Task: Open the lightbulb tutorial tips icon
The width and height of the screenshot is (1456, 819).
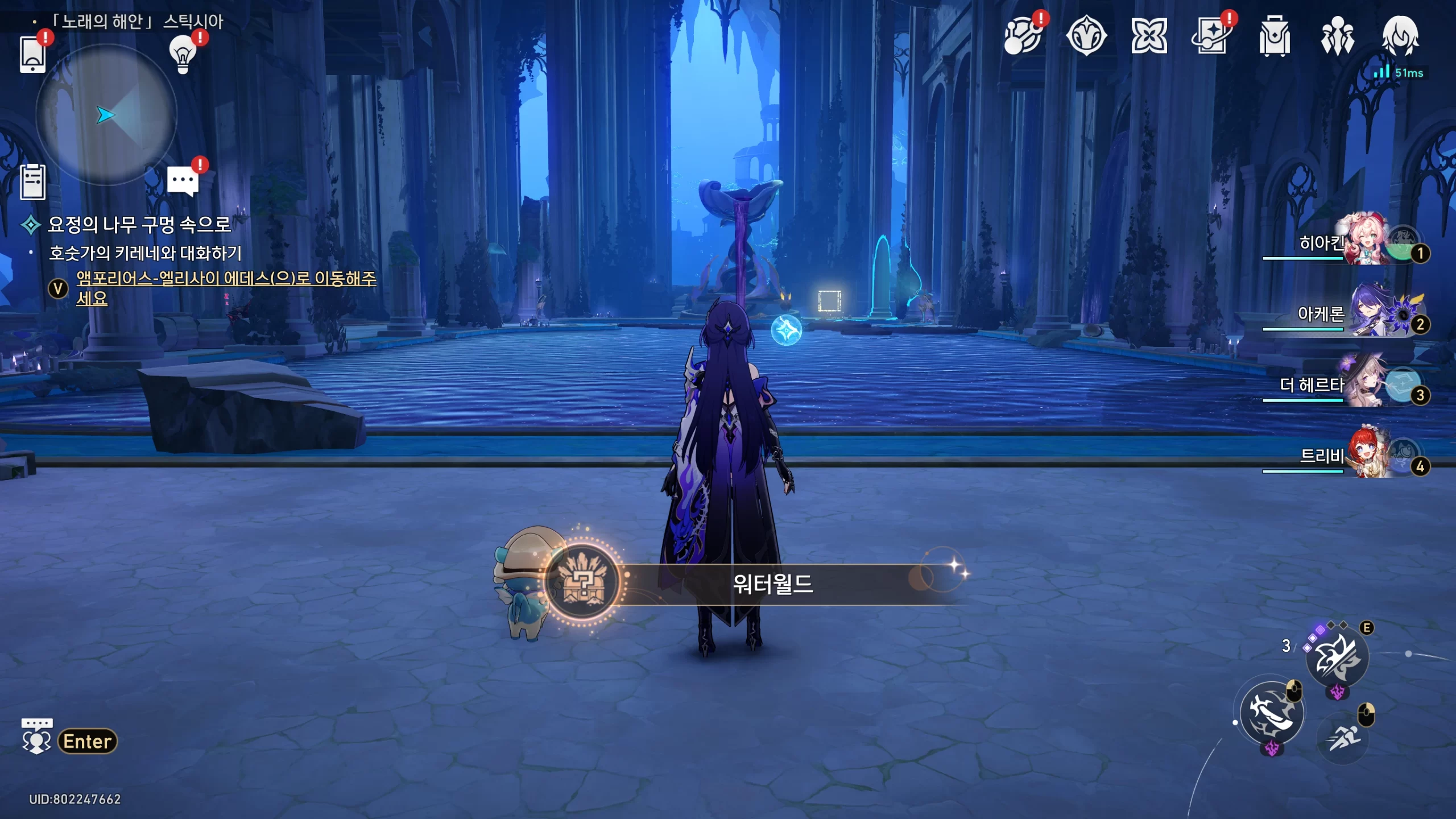Action: click(183, 55)
